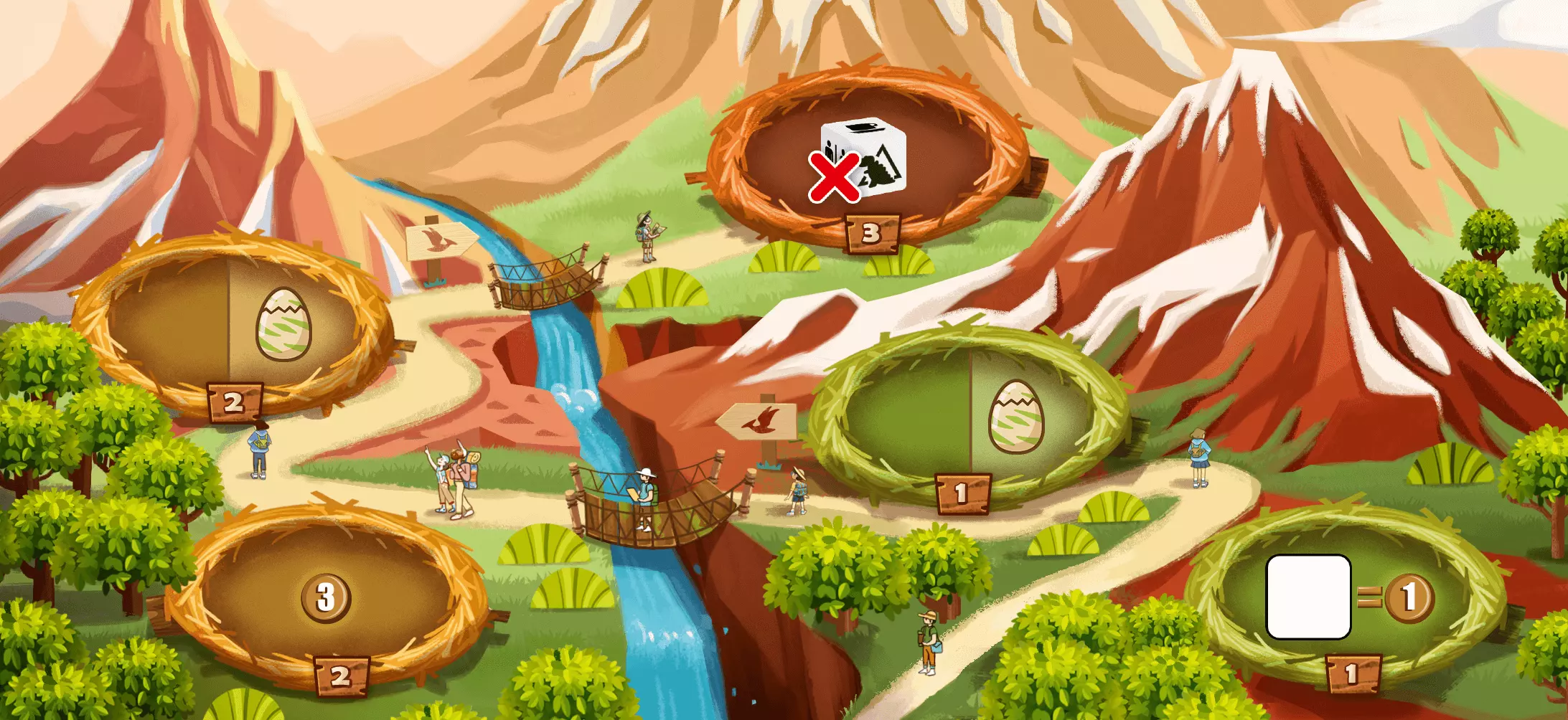Click the empty white square slot
1568x720 pixels.
pyautogui.click(x=1308, y=597)
